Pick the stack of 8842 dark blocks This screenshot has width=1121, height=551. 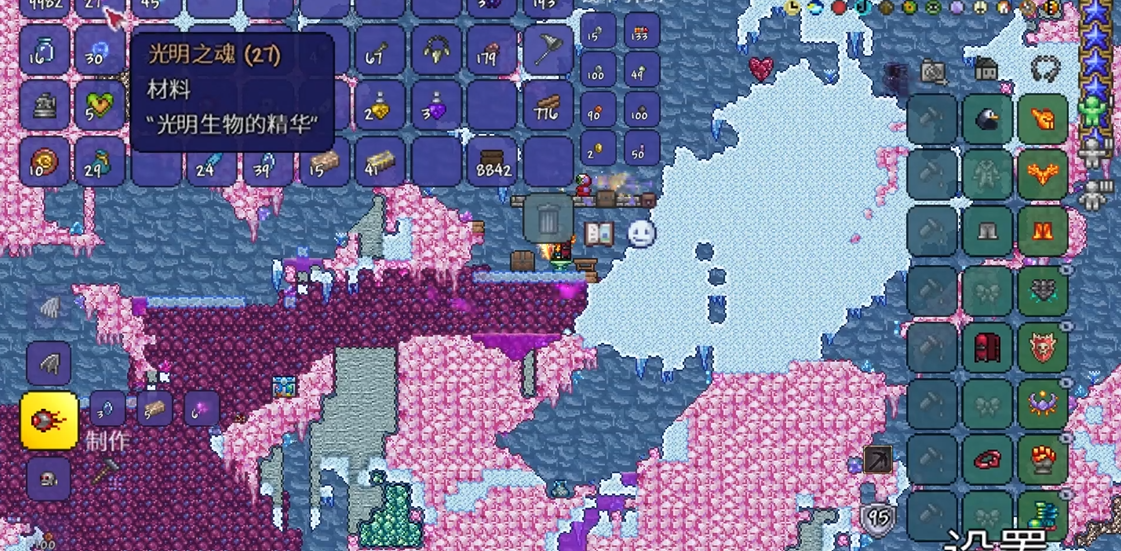click(x=493, y=162)
